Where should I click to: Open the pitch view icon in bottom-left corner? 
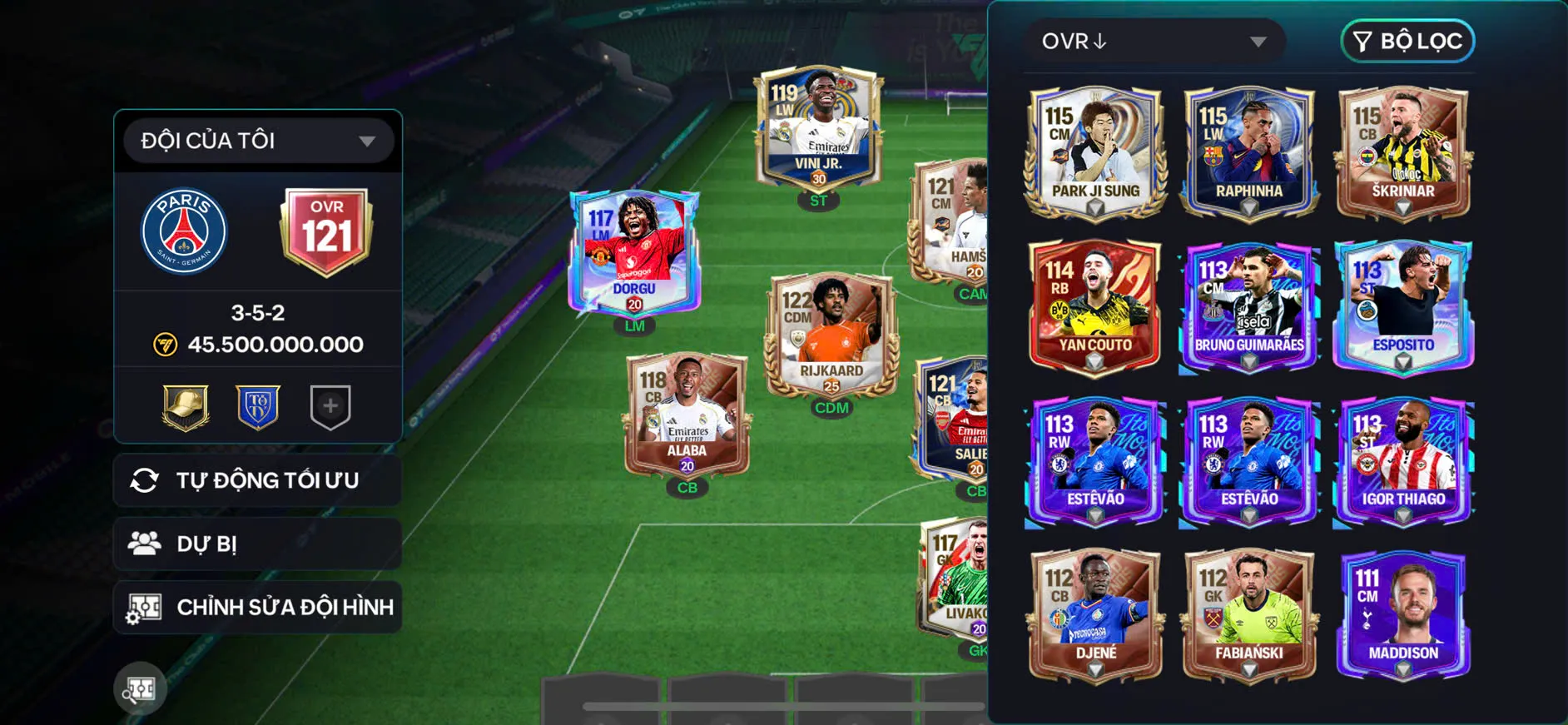click(141, 688)
